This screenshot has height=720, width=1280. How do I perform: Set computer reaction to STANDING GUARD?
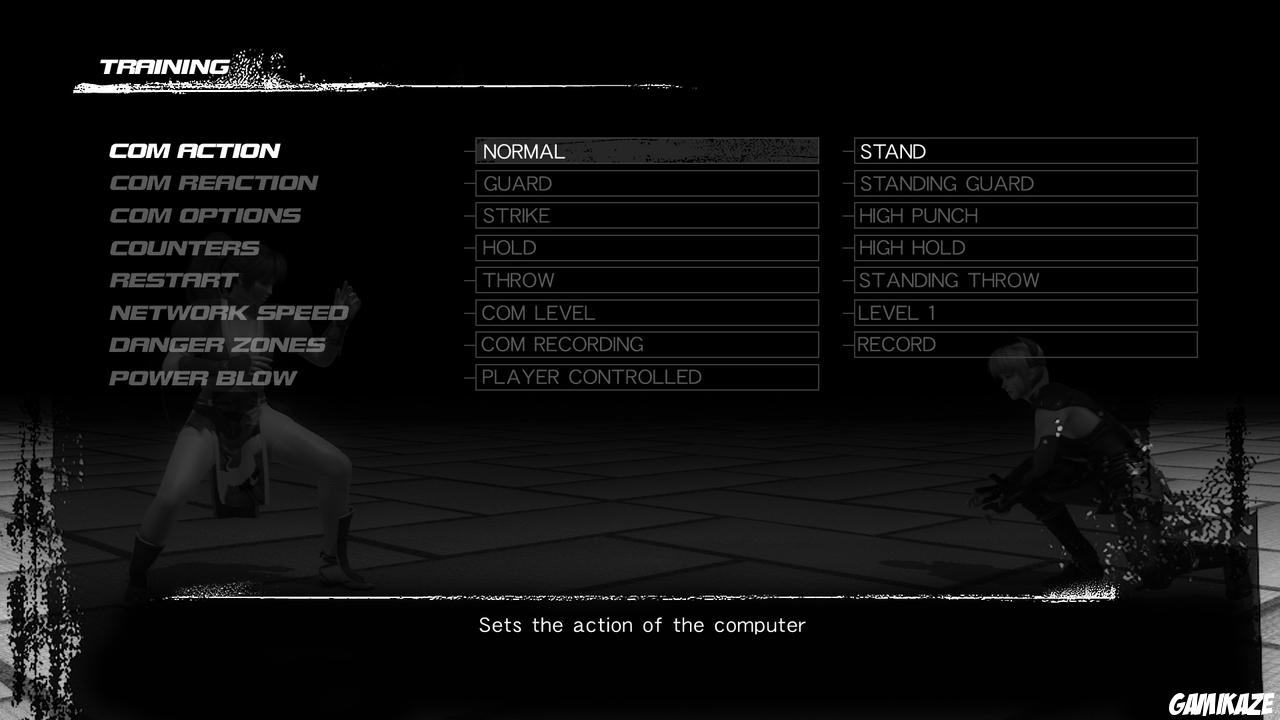(1025, 183)
